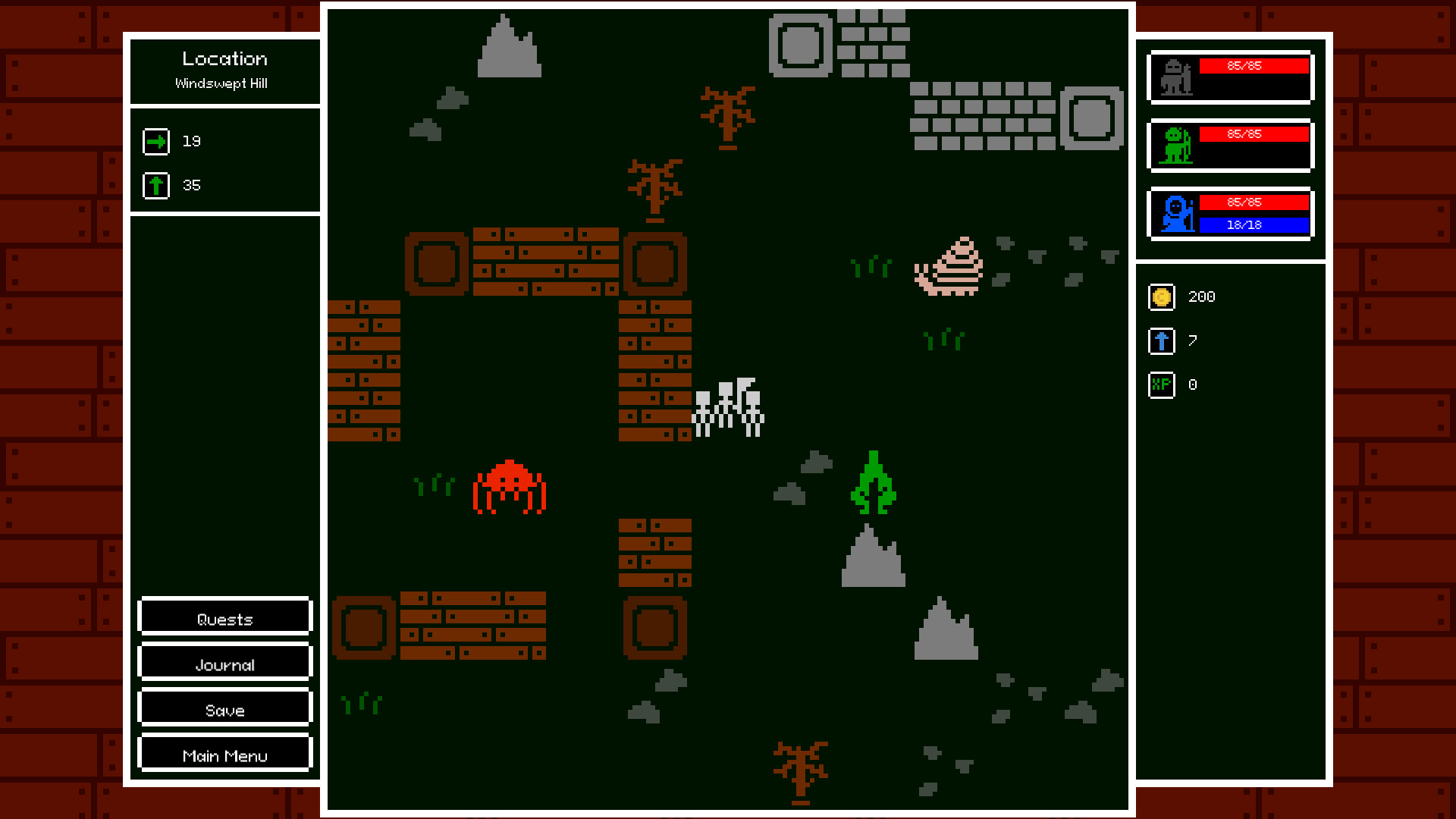Select the blue upgrade arrow icon showing 7
This screenshot has width=1456, height=819.
pyautogui.click(x=1160, y=341)
